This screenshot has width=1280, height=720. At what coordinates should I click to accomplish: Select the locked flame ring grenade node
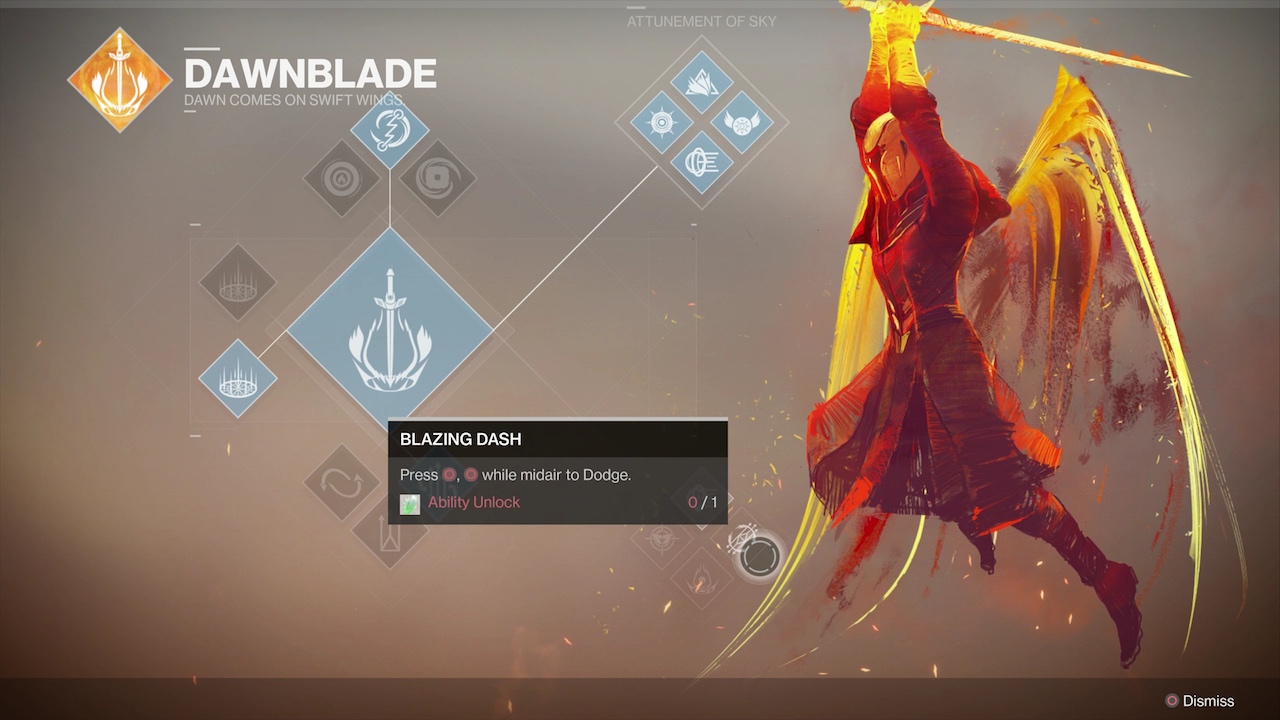tap(341, 179)
